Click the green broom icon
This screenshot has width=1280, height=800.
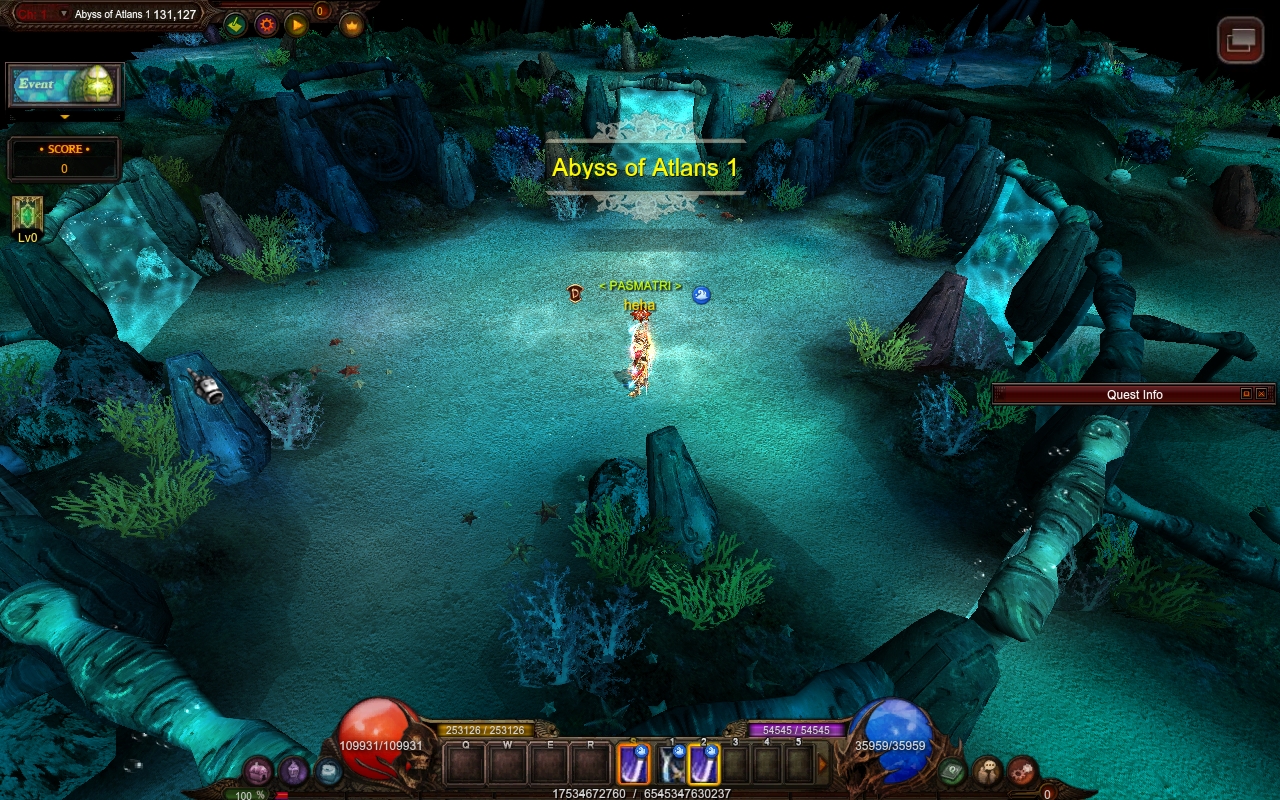click(x=235, y=25)
